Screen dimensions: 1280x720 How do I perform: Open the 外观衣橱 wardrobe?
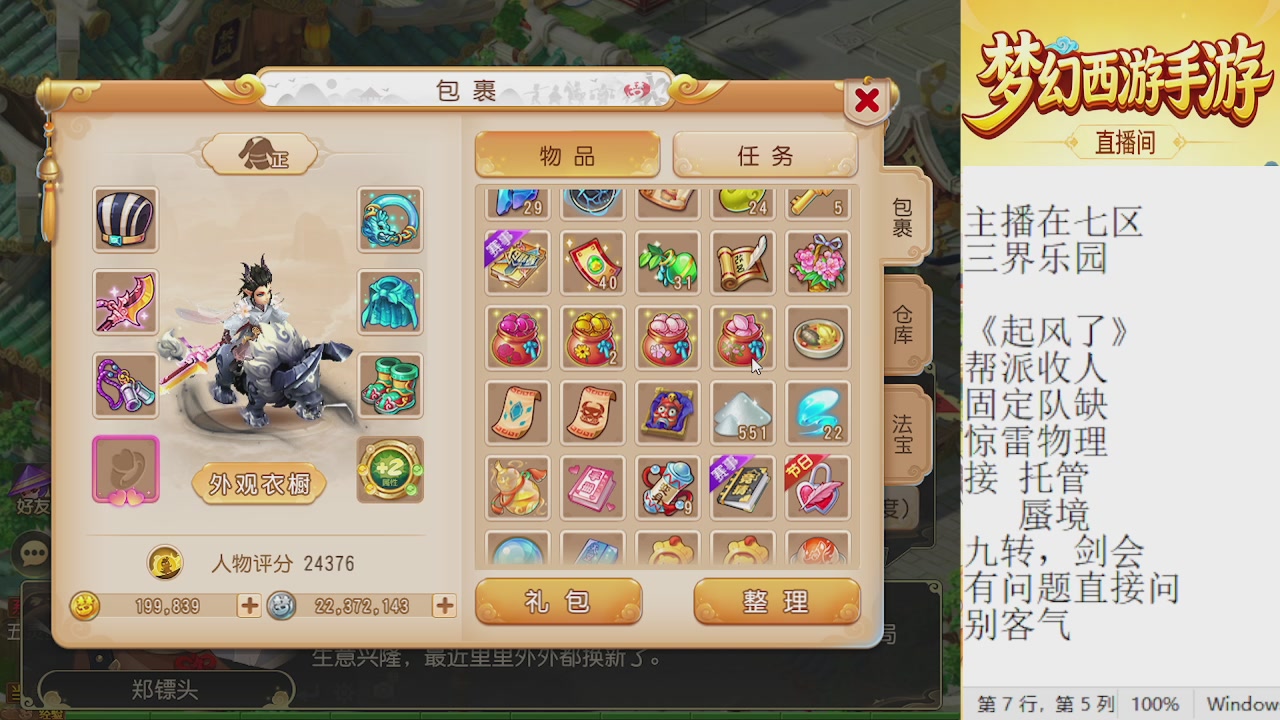point(258,483)
